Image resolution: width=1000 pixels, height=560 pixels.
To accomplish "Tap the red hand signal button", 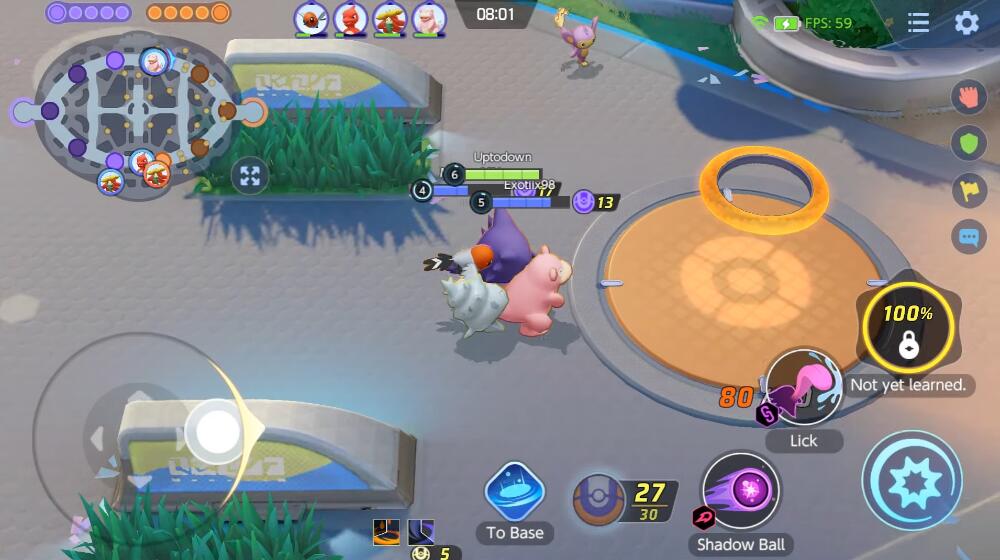I will pyautogui.click(x=968, y=97).
